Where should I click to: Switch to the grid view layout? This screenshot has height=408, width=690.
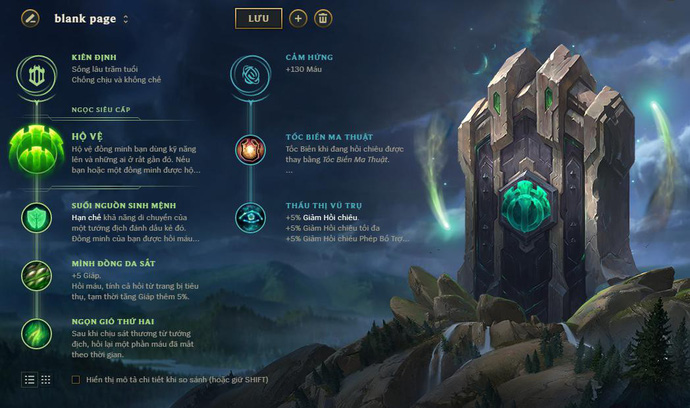pyautogui.click(x=46, y=380)
